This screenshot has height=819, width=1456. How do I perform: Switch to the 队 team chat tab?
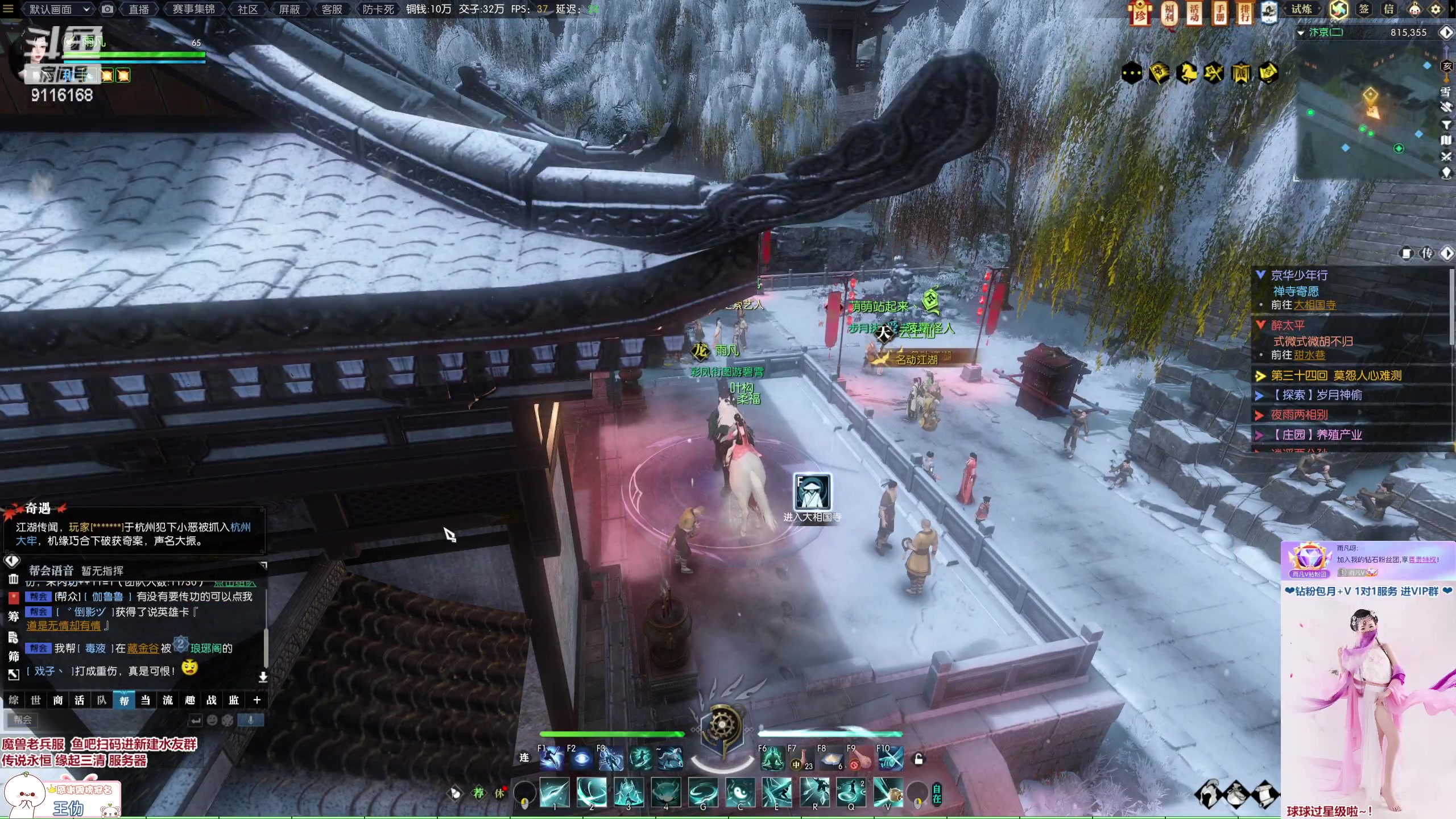click(x=102, y=700)
